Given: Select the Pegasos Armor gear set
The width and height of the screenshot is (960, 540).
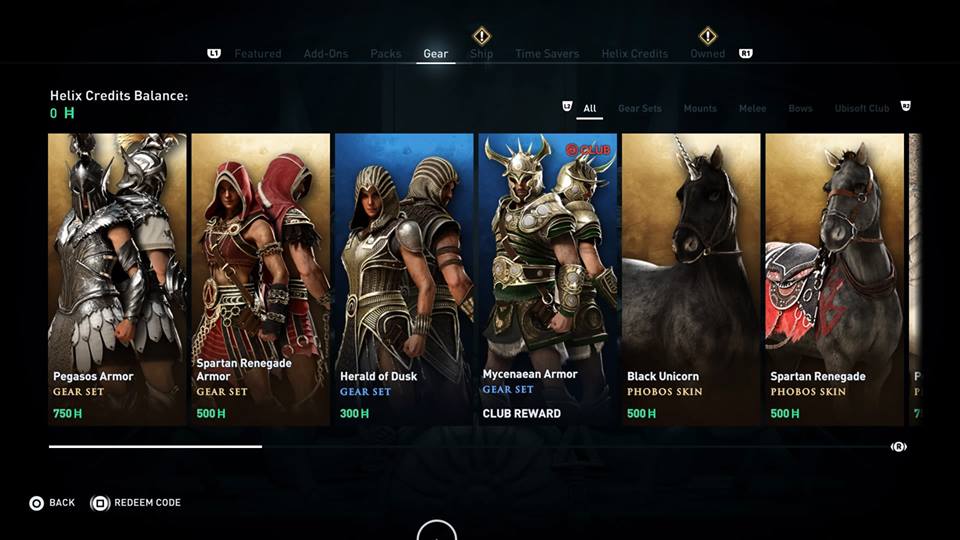Looking at the screenshot, I should pos(117,280).
